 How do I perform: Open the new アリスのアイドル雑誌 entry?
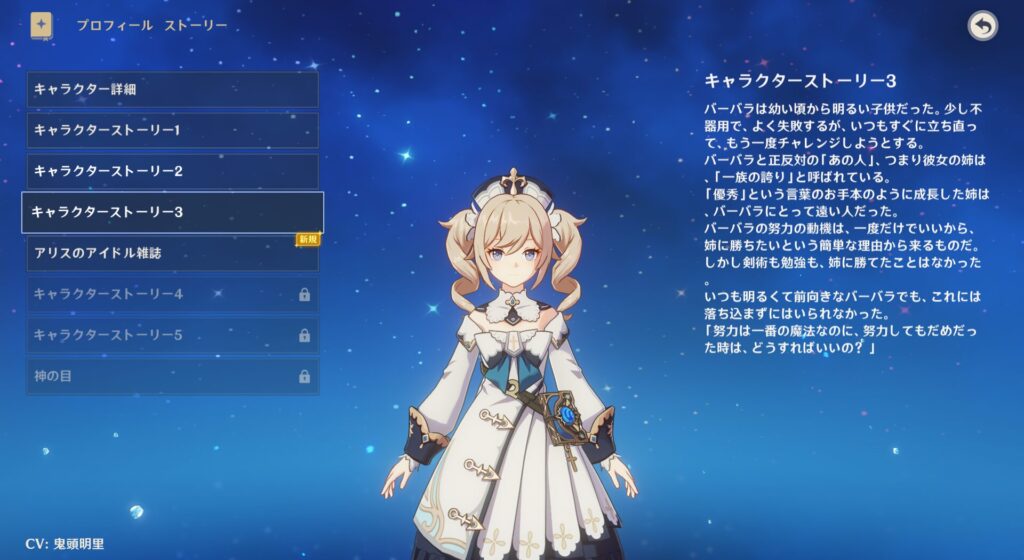point(172,253)
